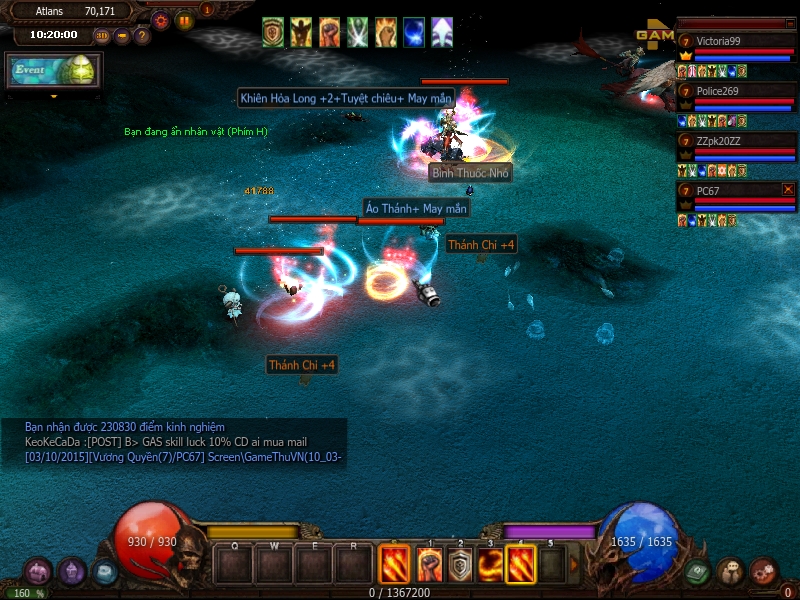The width and height of the screenshot is (800, 600).
Task: Toggle the 3D view button
Action: tap(102, 36)
